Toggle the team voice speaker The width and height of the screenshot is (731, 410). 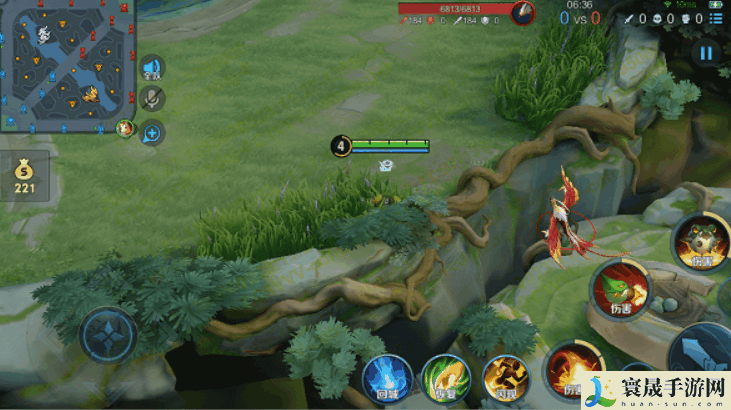pyautogui.click(x=152, y=68)
